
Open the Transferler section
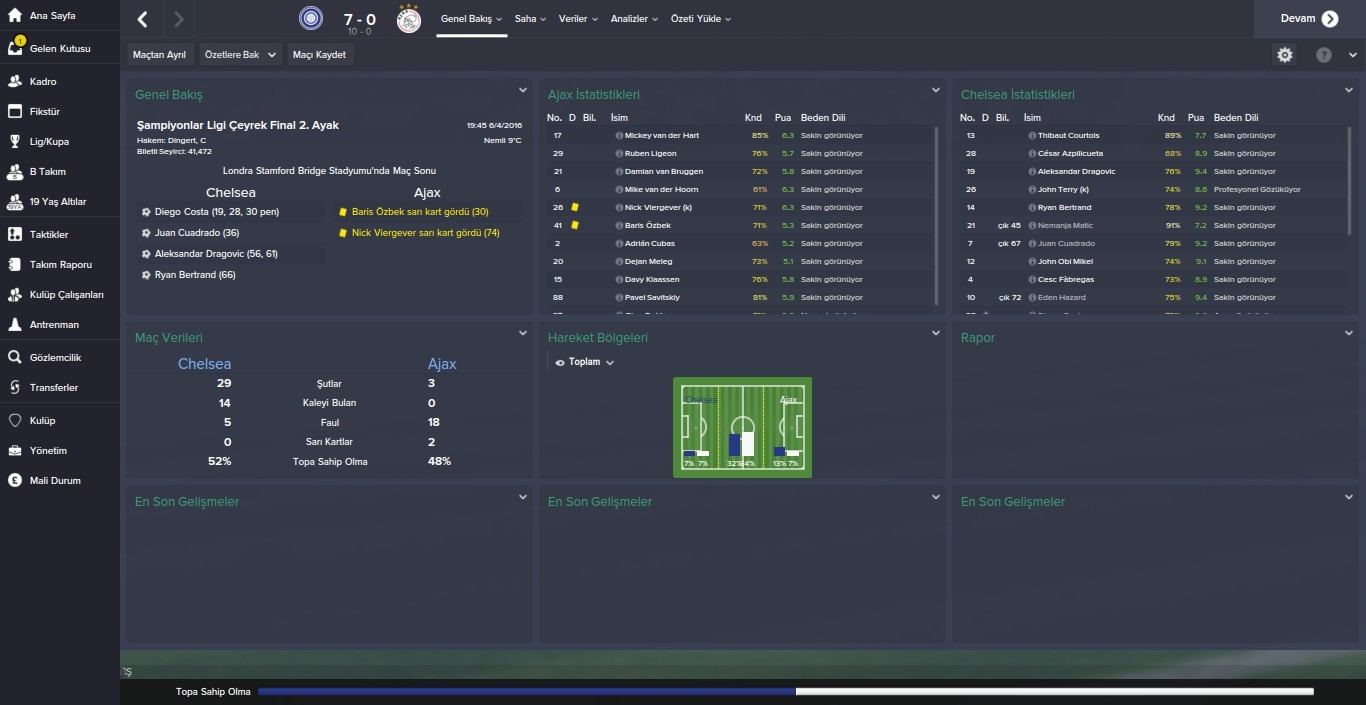(x=53, y=387)
